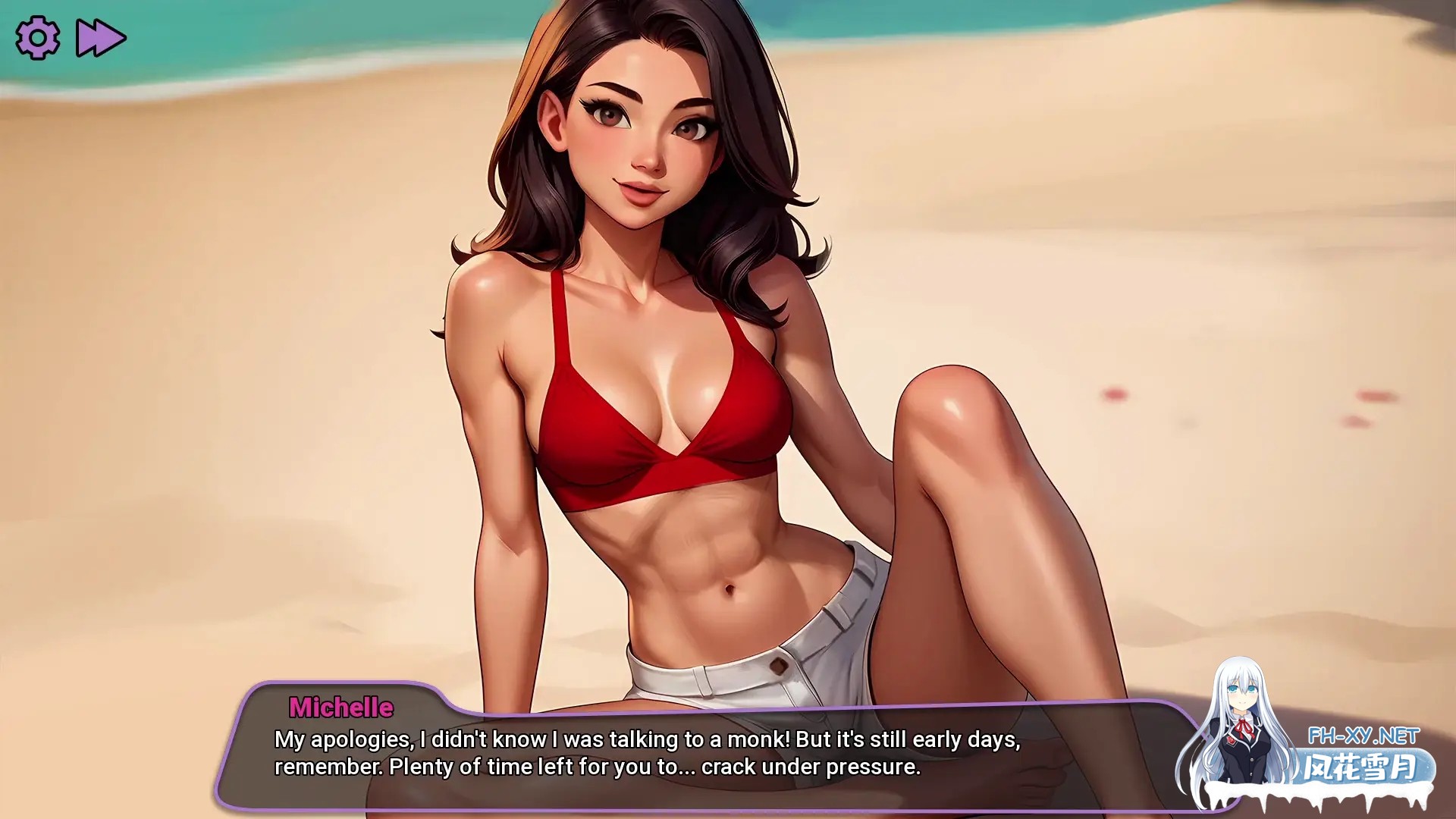
Task: Tap the settings icon in top-left corner
Action: [x=36, y=37]
